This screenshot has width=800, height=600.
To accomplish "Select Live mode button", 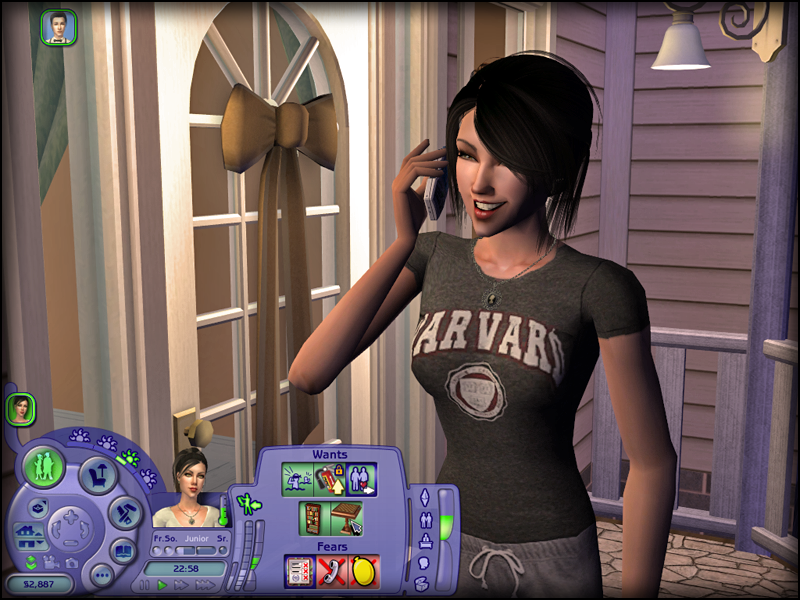I will click(44, 467).
